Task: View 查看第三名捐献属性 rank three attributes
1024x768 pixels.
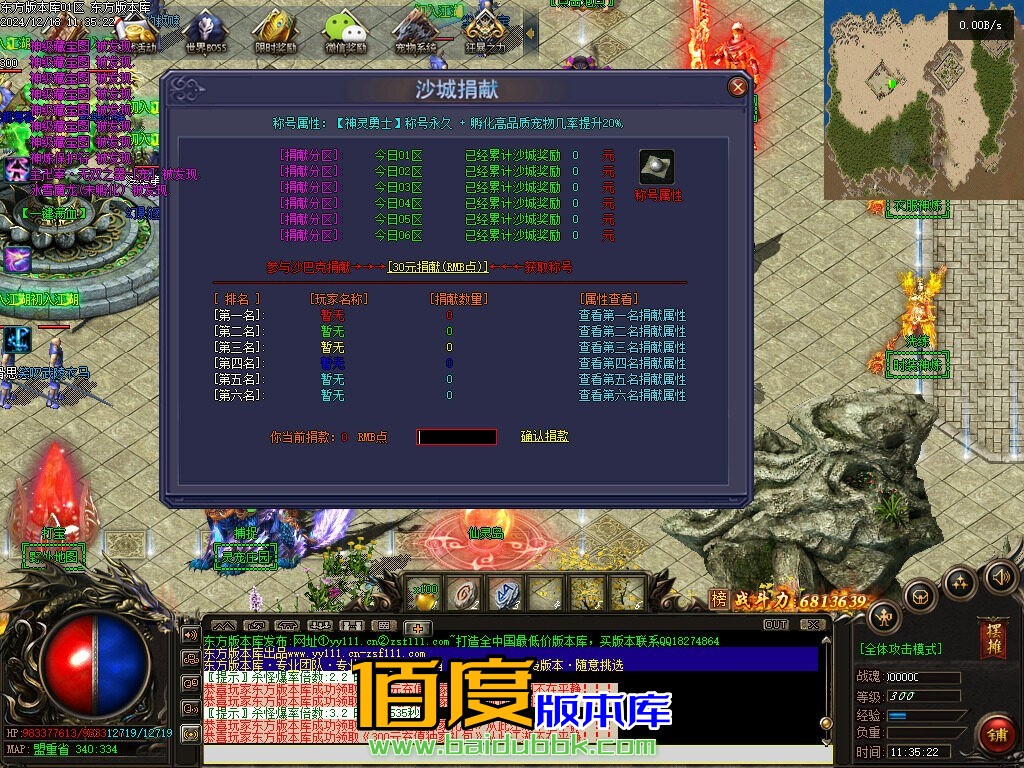Action: 632,347
